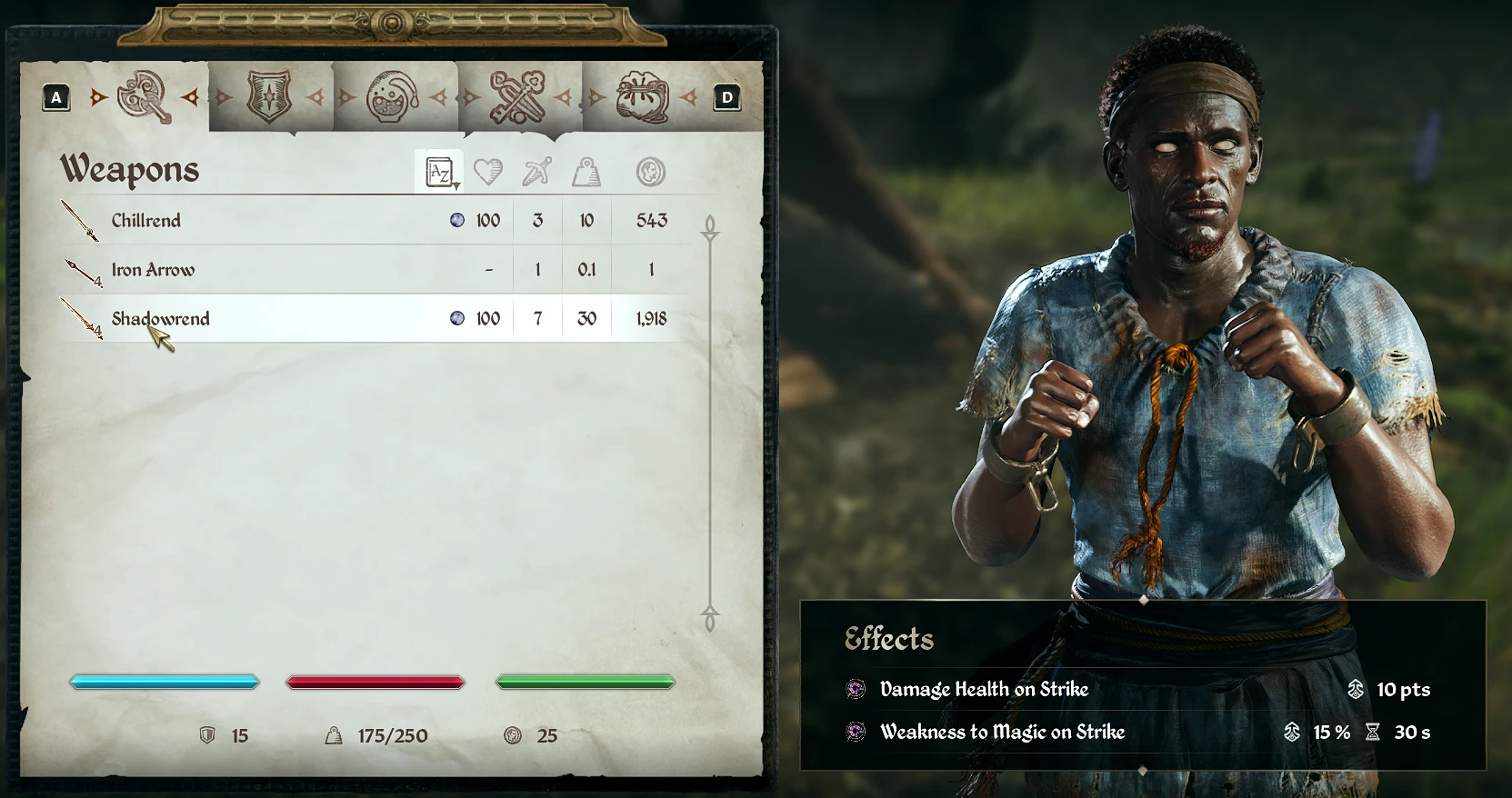1512x798 pixels.
Task: Sort weapons by sword damage column
Action: [537, 172]
